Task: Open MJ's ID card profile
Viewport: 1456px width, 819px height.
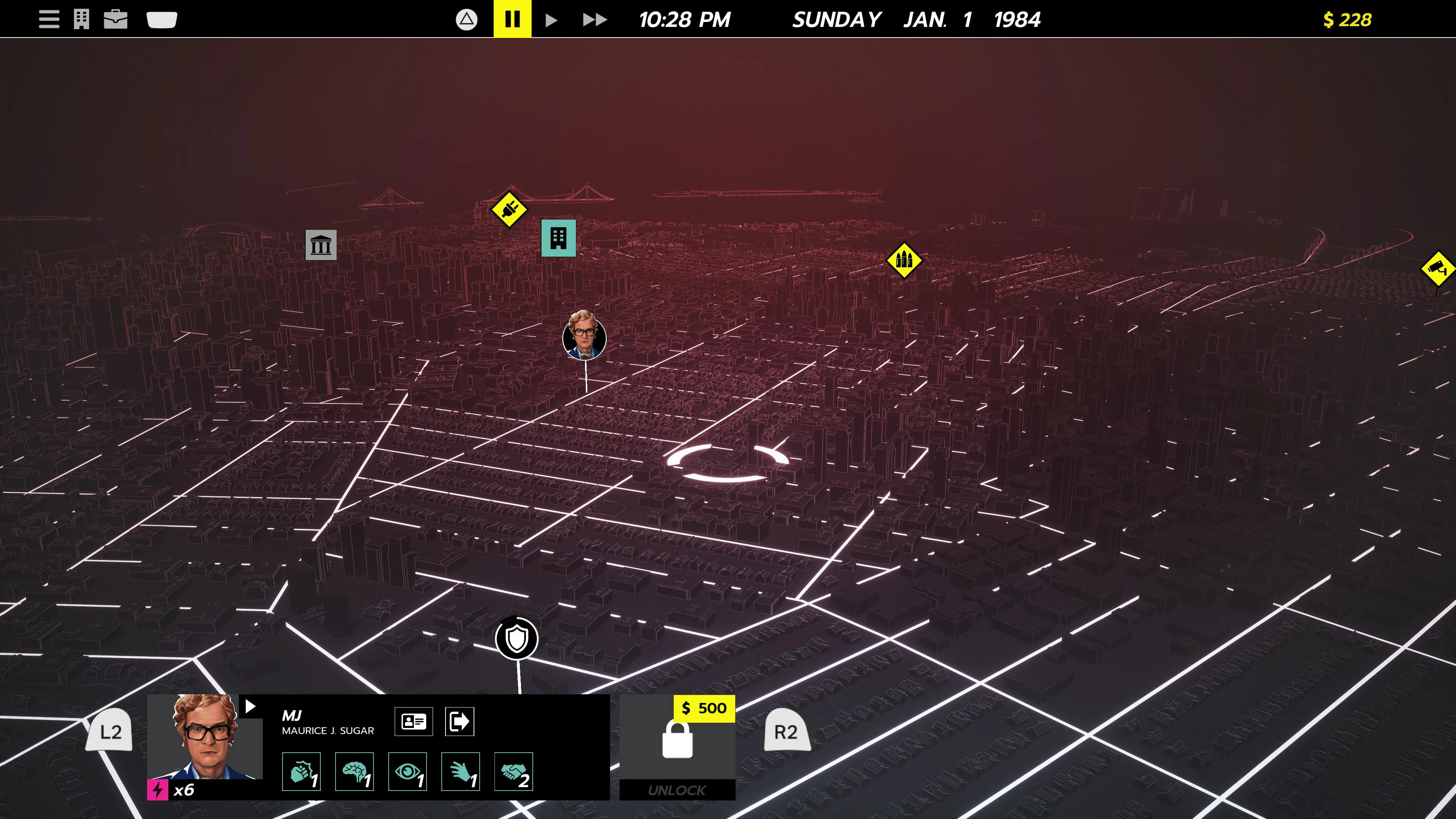Action: point(414,721)
